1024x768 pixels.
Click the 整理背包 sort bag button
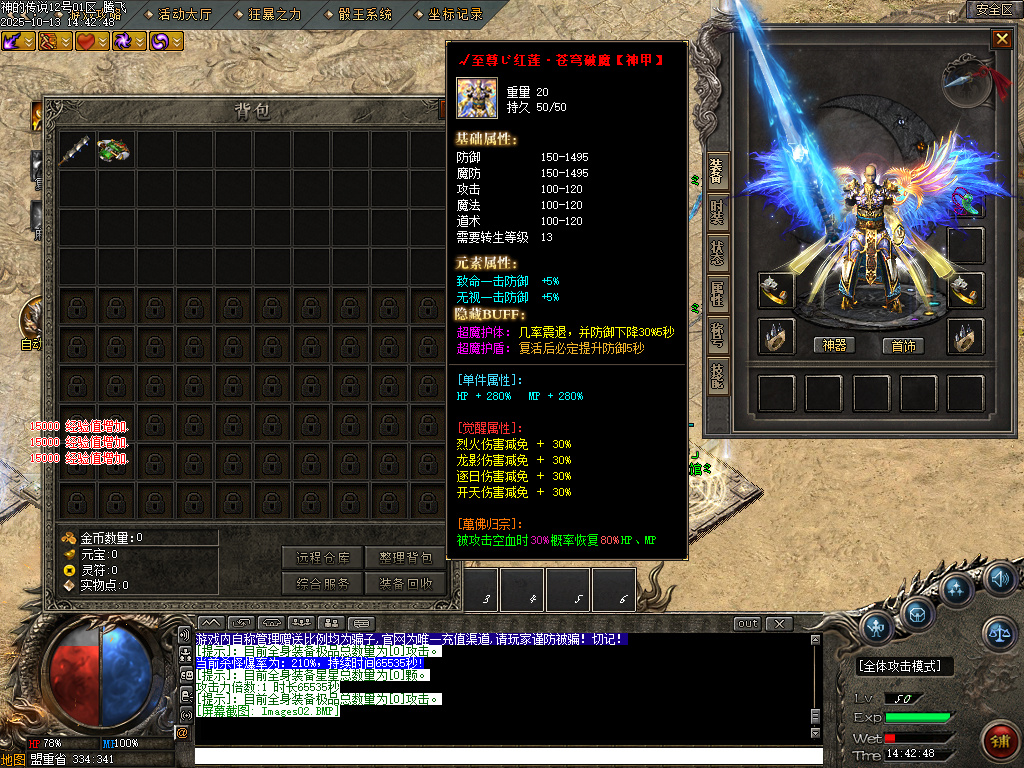(x=405, y=558)
